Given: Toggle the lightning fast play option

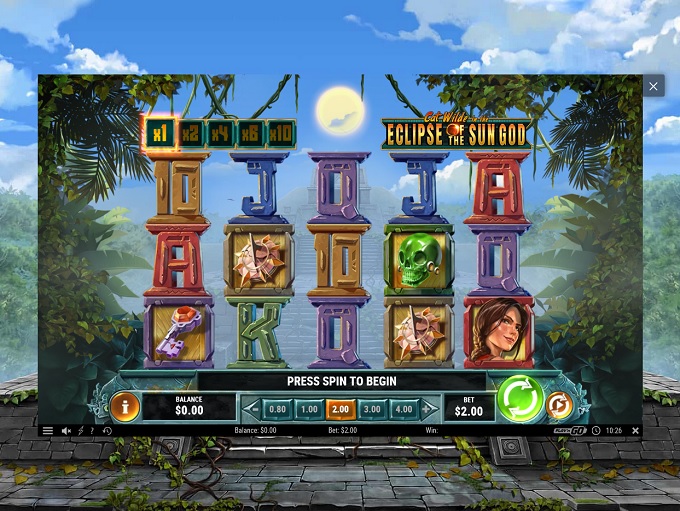Looking at the screenshot, I should (80, 431).
